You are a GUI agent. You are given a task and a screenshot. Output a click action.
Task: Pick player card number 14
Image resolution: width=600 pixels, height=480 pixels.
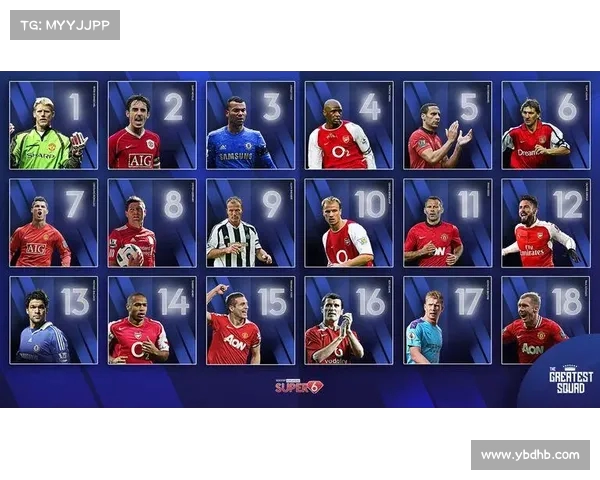(x=152, y=320)
